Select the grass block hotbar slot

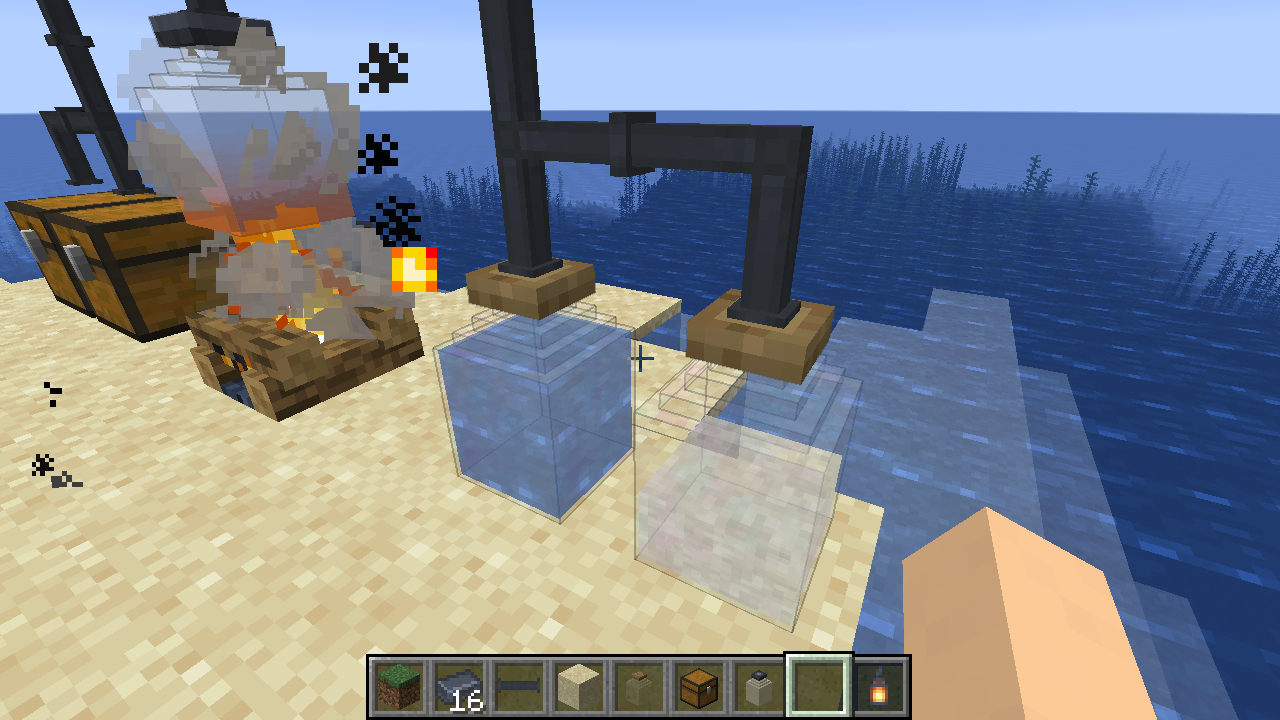tap(399, 687)
